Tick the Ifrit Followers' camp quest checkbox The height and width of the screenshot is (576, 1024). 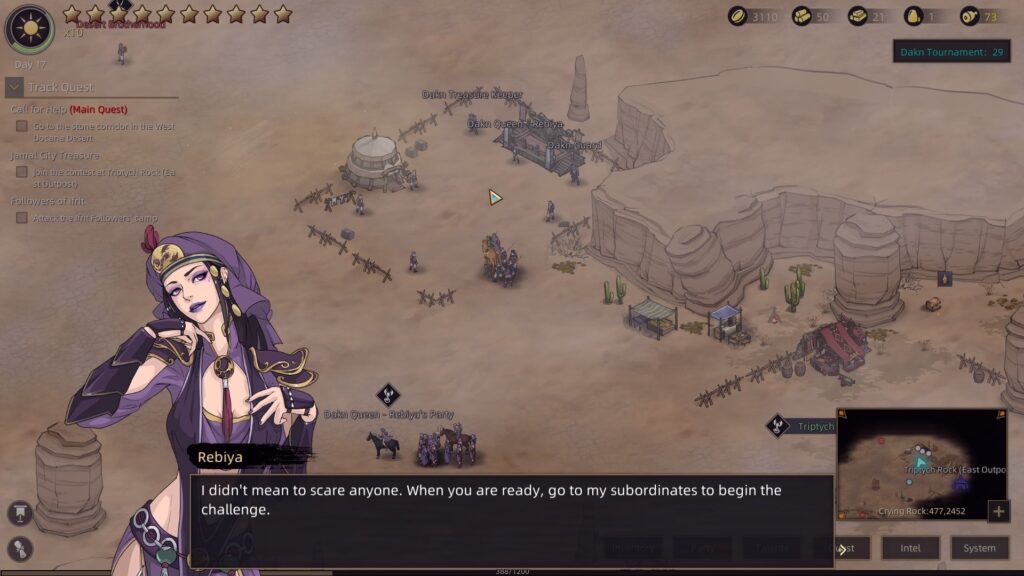[x=22, y=218]
